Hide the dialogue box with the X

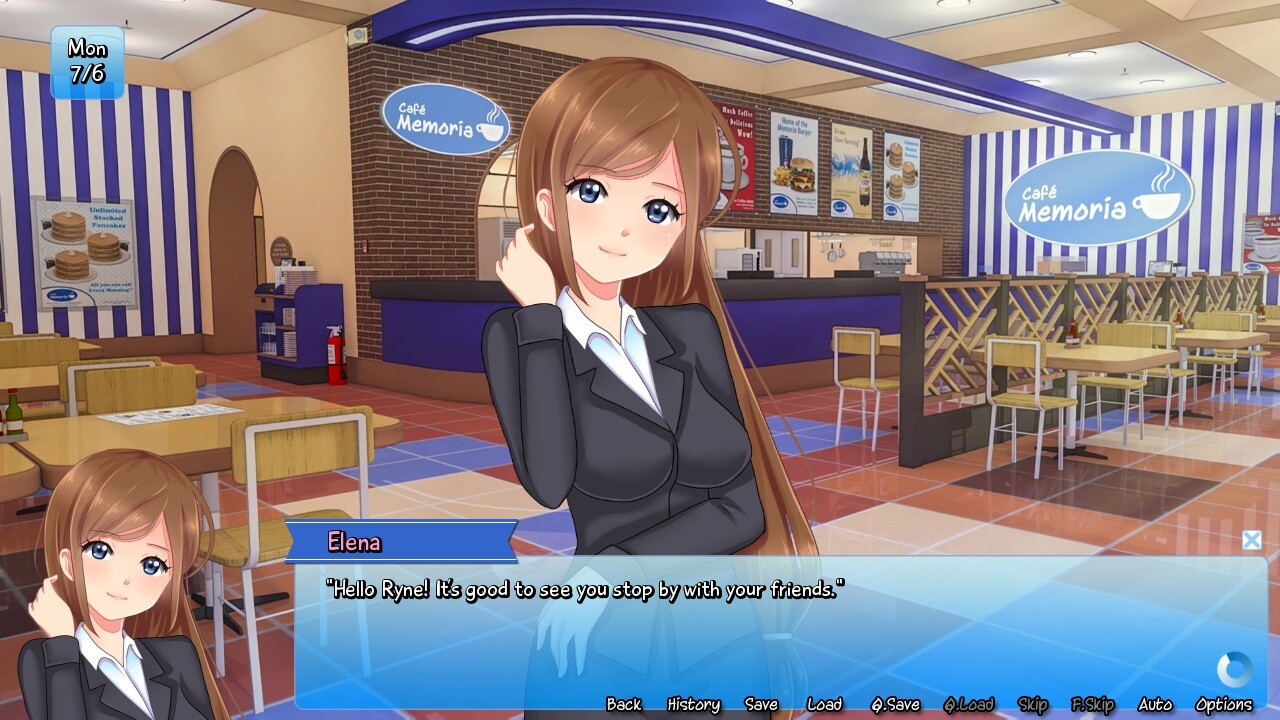1251,540
